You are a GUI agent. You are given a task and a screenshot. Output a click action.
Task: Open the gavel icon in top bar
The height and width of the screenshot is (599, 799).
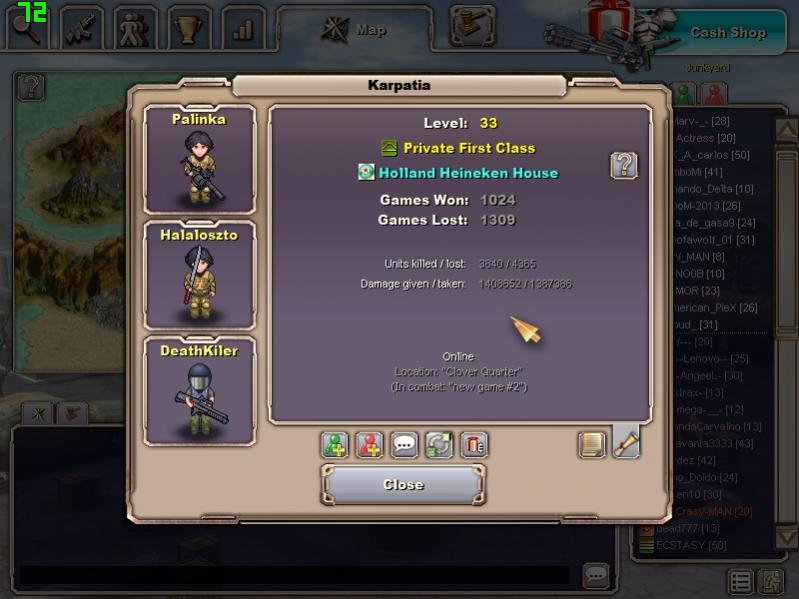coord(472,26)
